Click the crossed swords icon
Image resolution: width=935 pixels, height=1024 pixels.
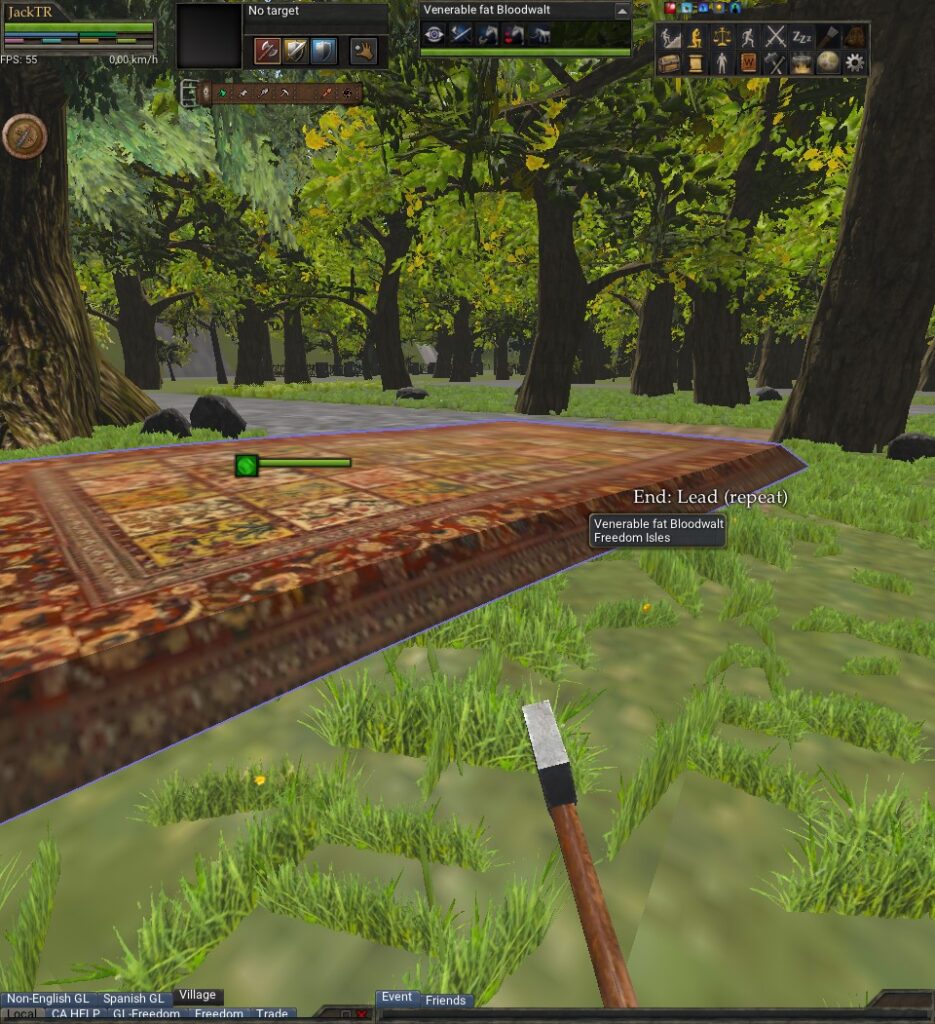coord(775,38)
